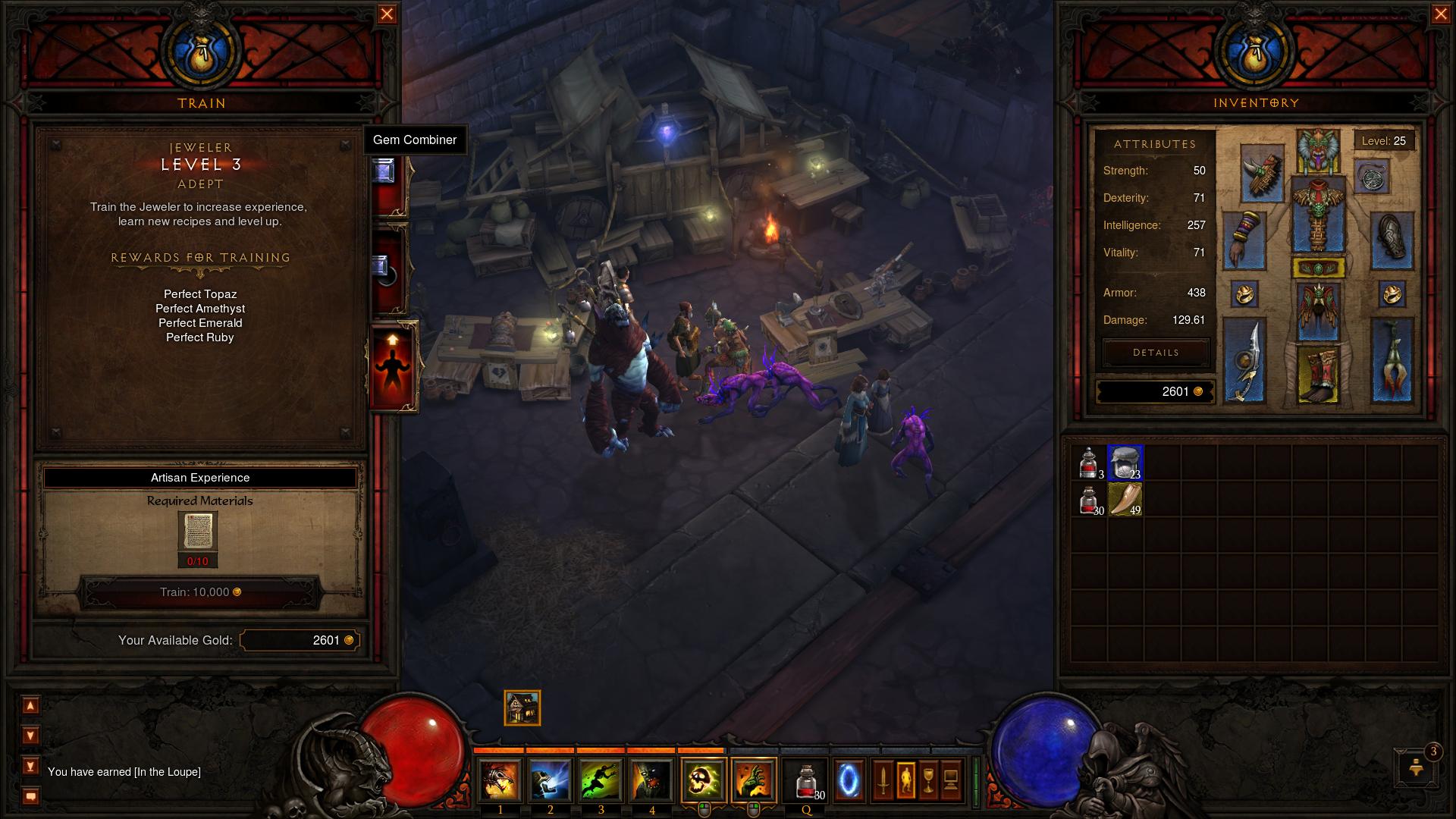This screenshot has width=1456, height=819.
Task: Activate the blue Town Portal icon
Action: point(849,780)
